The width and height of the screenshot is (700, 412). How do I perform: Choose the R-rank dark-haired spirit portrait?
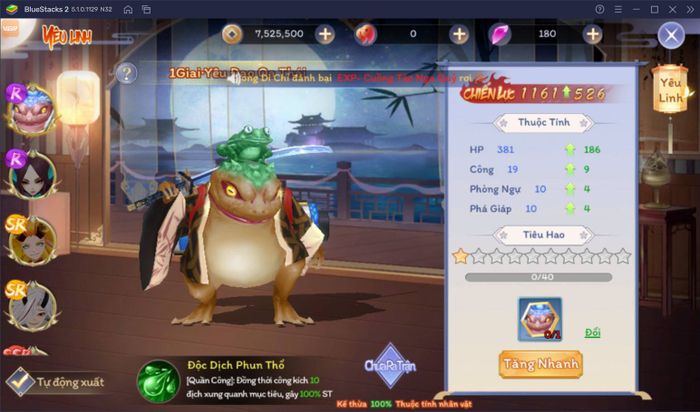pyautogui.click(x=32, y=174)
